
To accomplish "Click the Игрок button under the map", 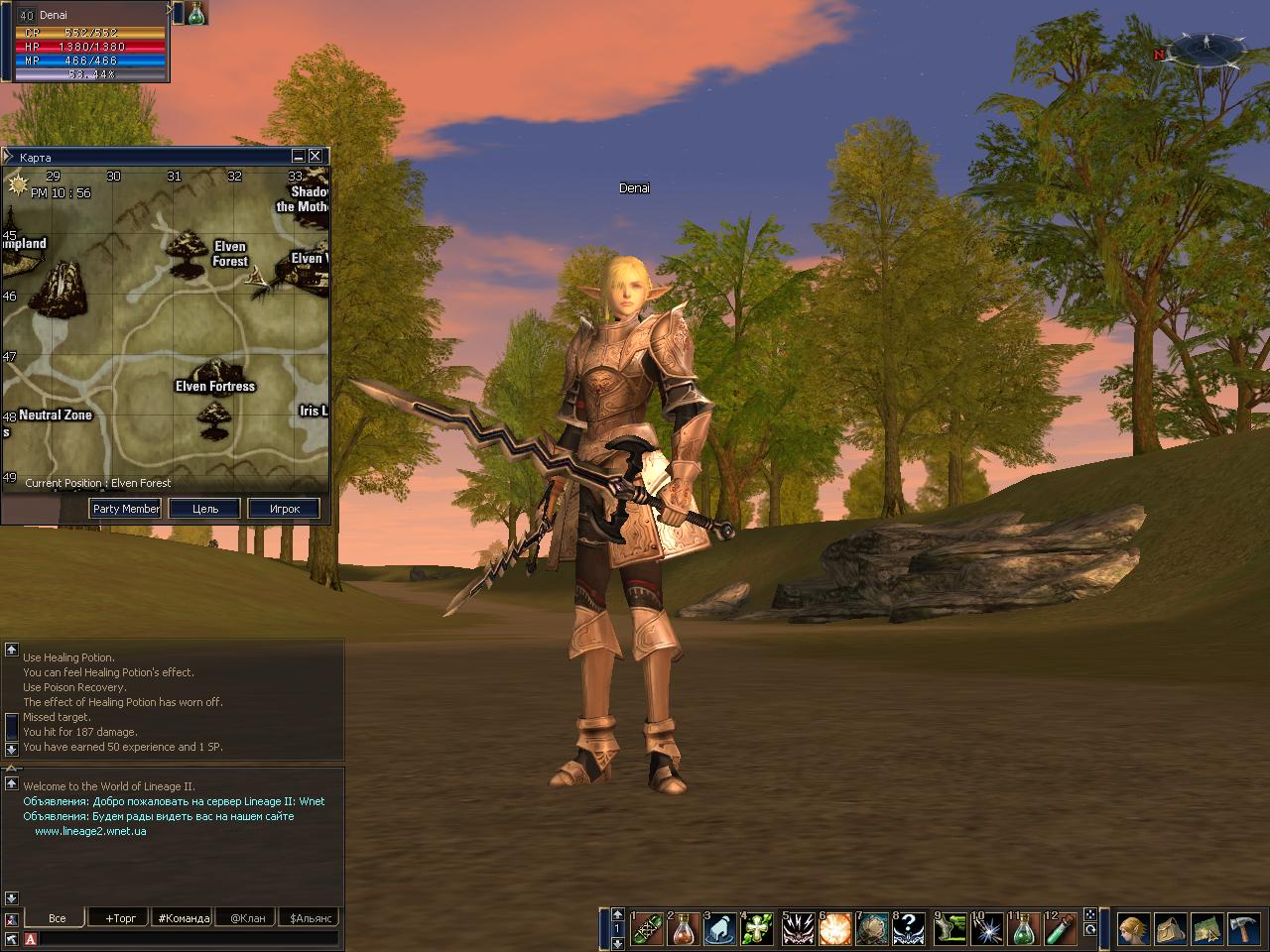I will click(285, 509).
